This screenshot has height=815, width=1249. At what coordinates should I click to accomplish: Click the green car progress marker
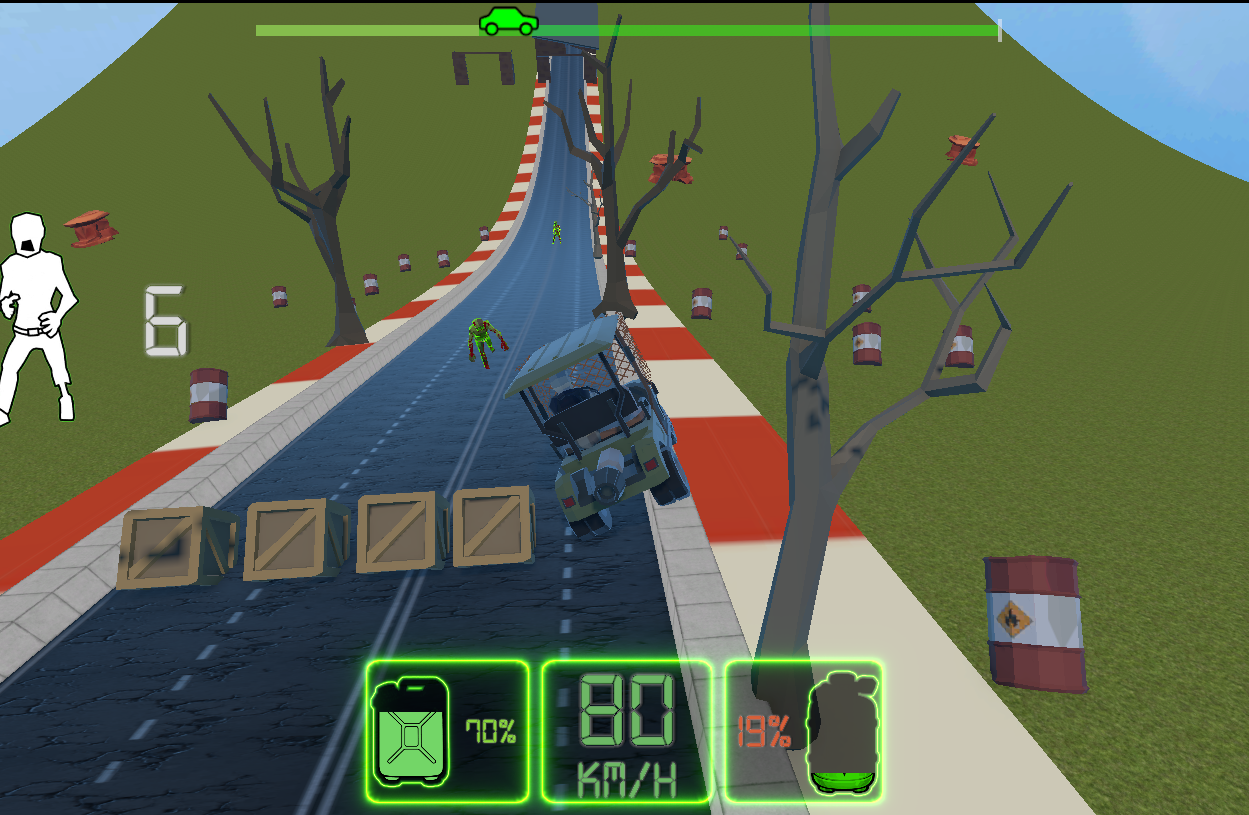point(508,21)
